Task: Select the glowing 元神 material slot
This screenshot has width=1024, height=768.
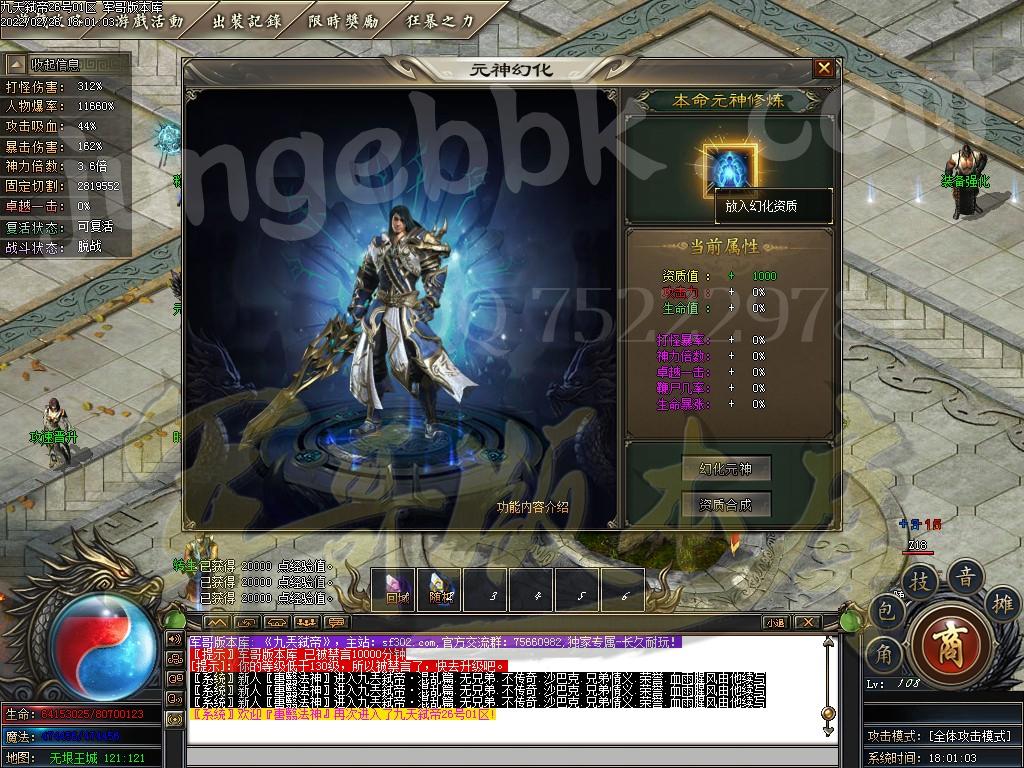Action: point(729,167)
